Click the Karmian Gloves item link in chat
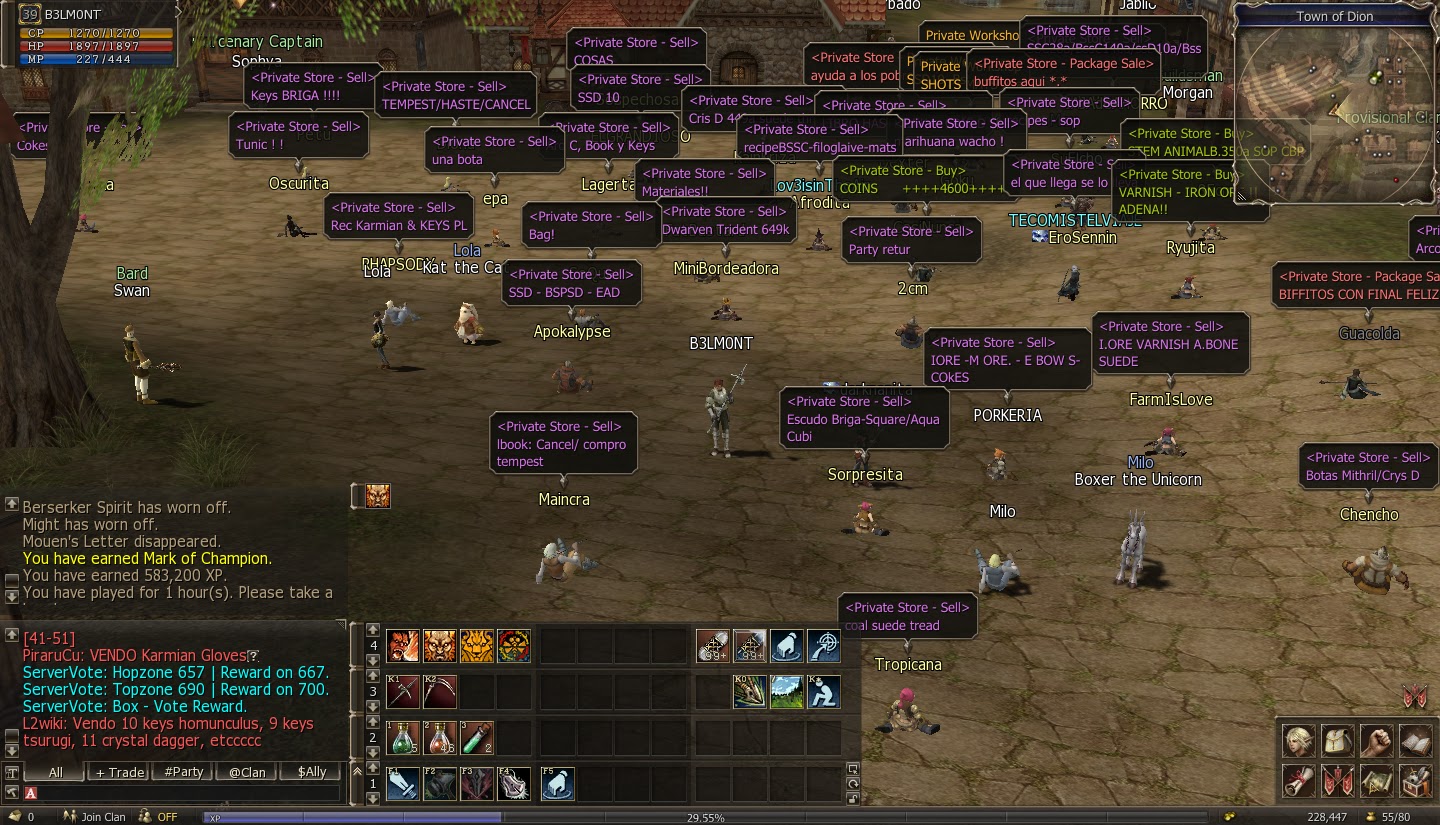 pyautogui.click(x=196, y=654)
